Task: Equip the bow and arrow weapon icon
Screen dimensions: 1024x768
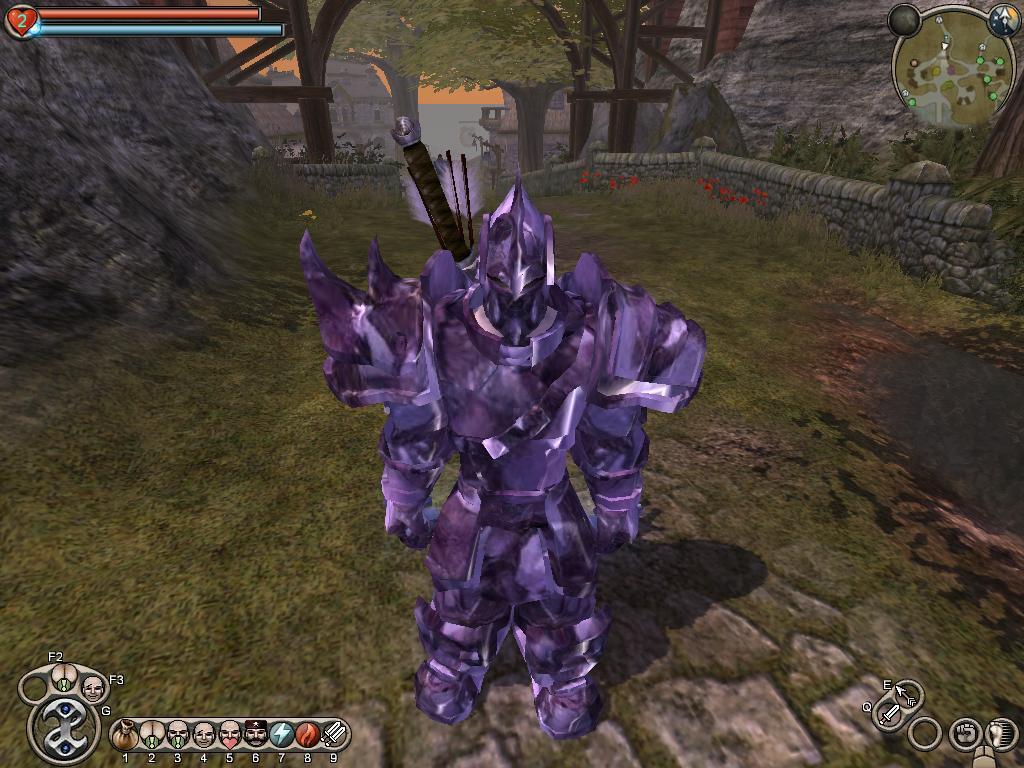Action: (x=908, y=693)
